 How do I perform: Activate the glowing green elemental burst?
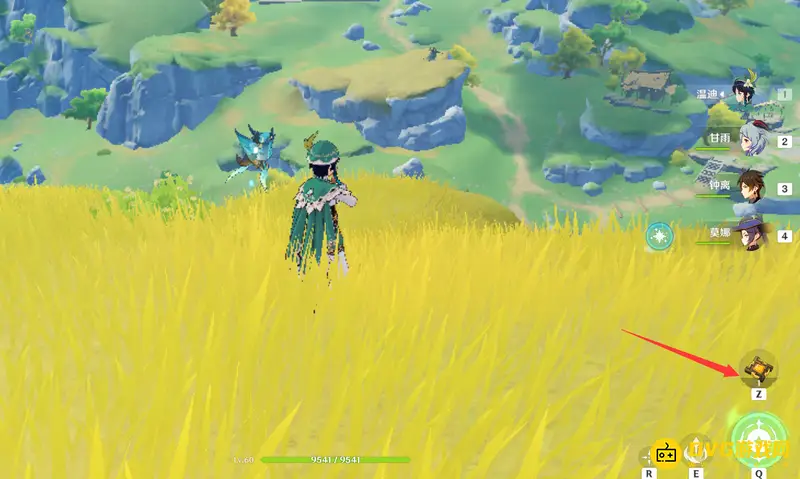[x=758, y=437]
